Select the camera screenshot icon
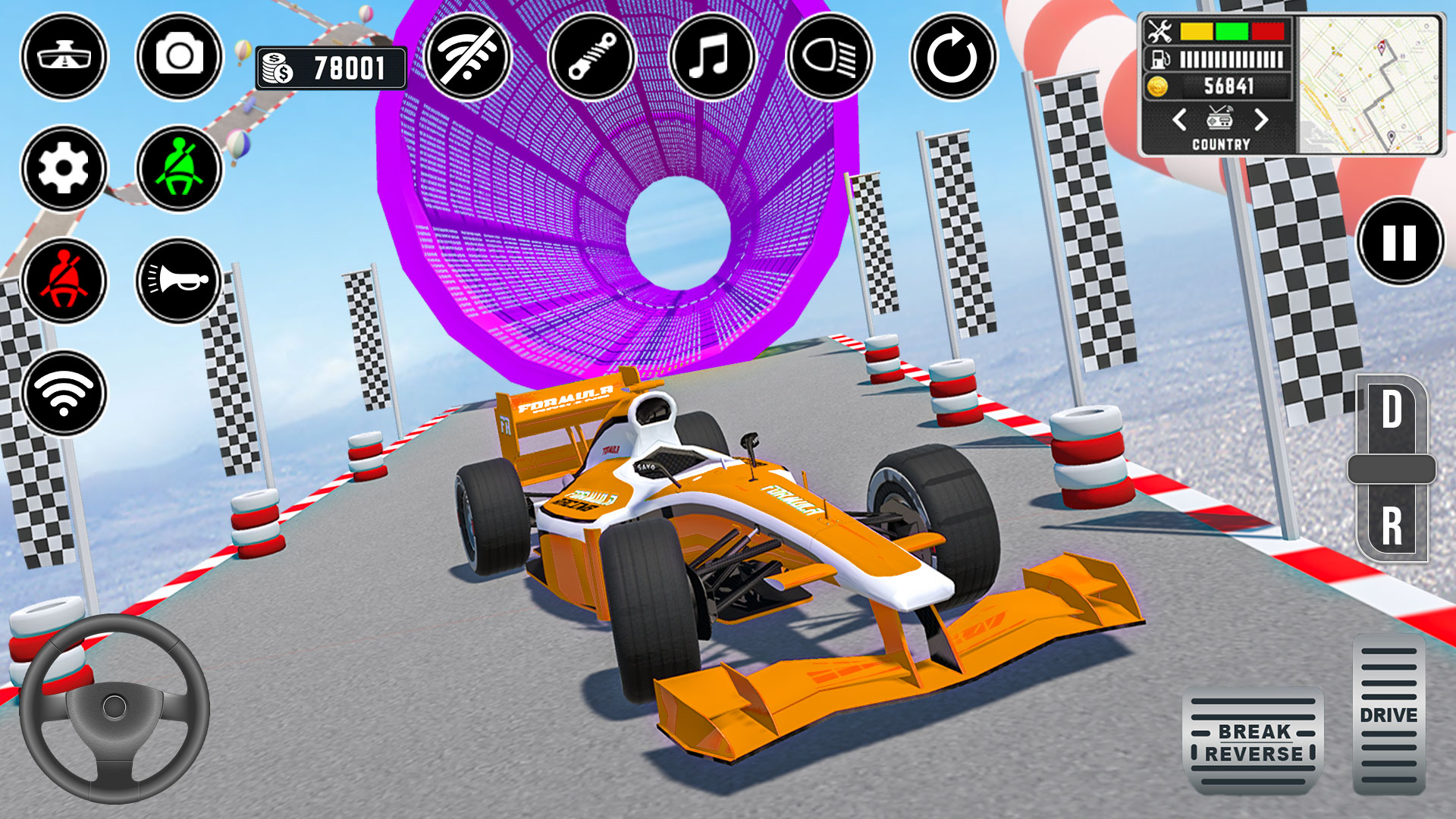 180,57
